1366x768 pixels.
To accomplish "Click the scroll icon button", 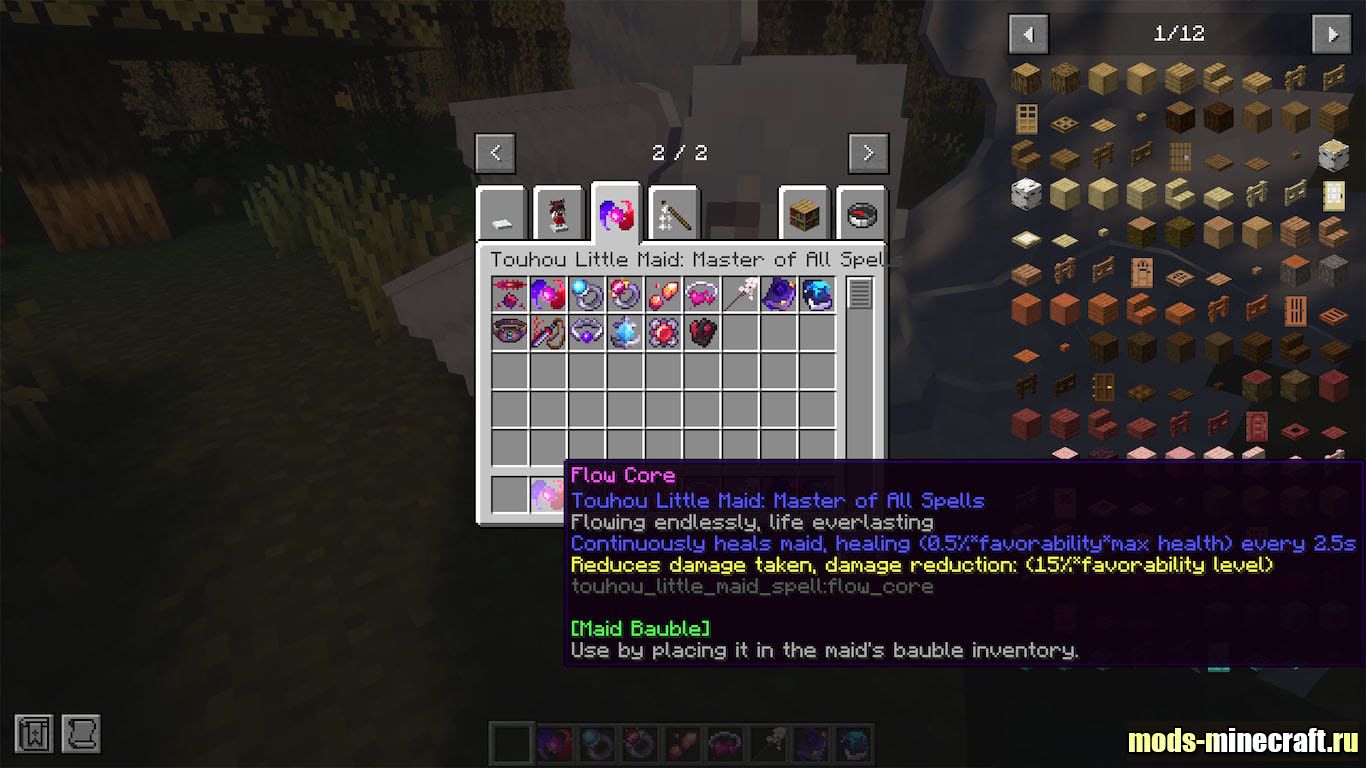I will (x=81, y=734).
